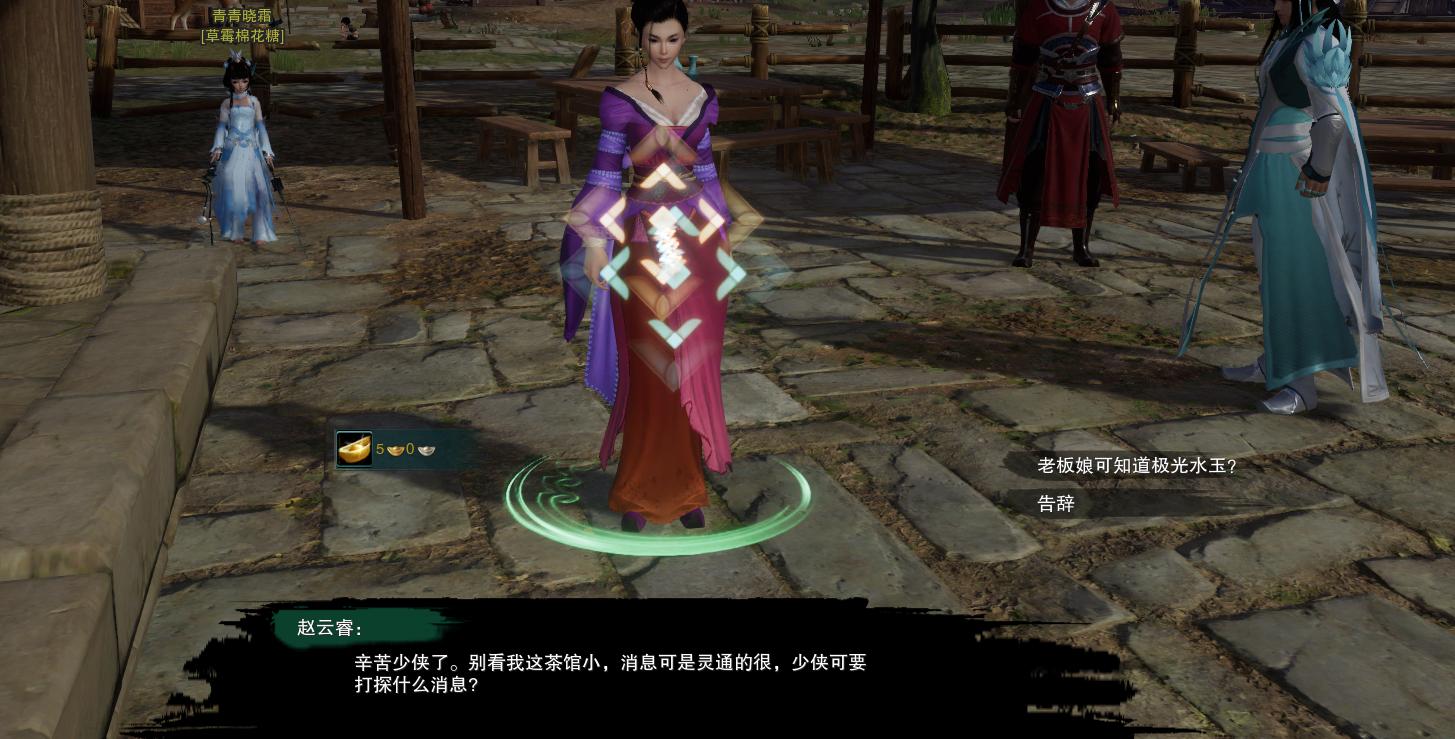Click the player name 青青晓霜
The height and width of the screenshot is (739, 1455).
(242, 16)
